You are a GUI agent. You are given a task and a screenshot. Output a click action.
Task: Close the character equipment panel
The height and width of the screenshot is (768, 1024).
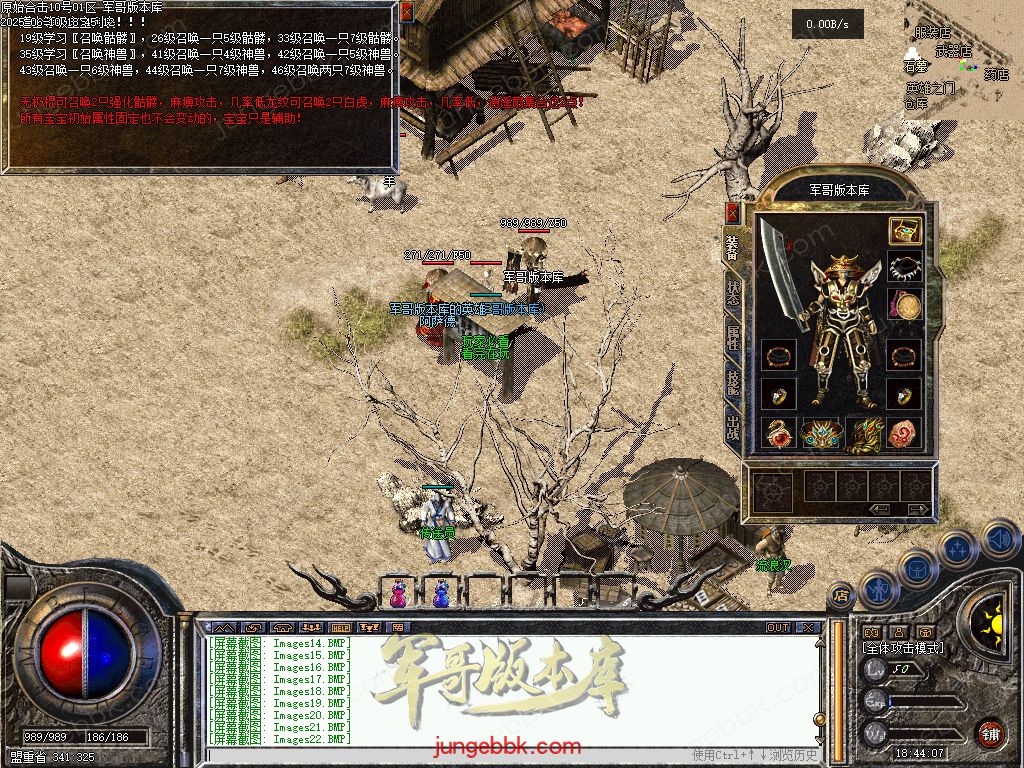[732, 212]
